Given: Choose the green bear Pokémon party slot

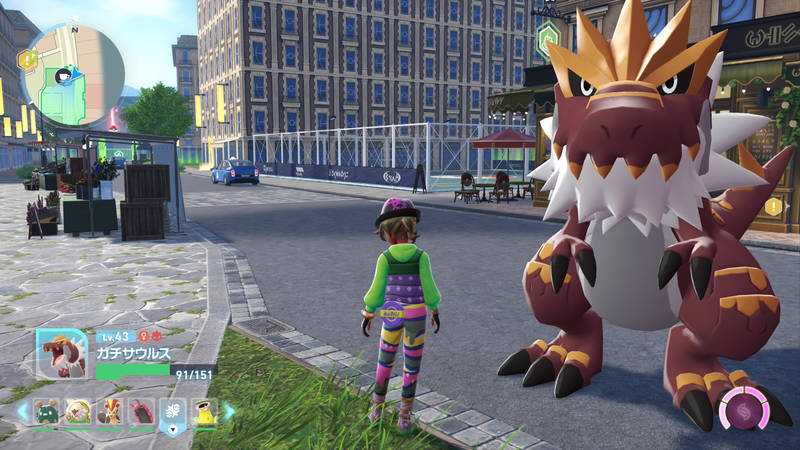Looking at the screenshot, I should 45,412.
